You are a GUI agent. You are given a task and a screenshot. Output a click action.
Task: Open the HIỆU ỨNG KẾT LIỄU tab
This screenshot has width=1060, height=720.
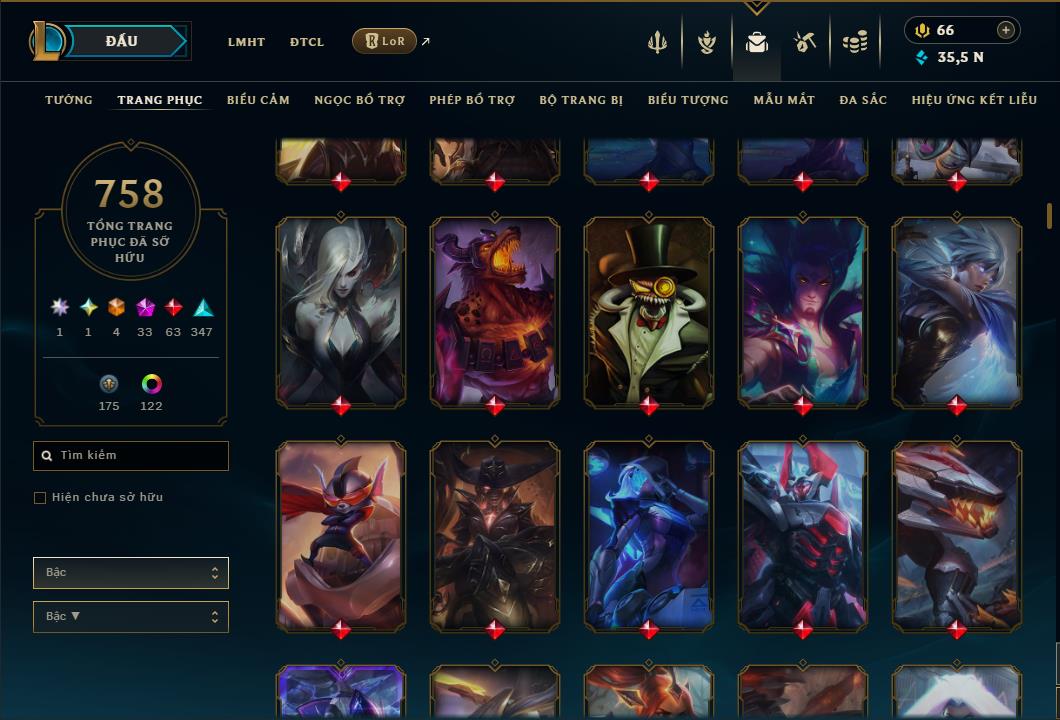pyautogui.click(x=975, y=100)
